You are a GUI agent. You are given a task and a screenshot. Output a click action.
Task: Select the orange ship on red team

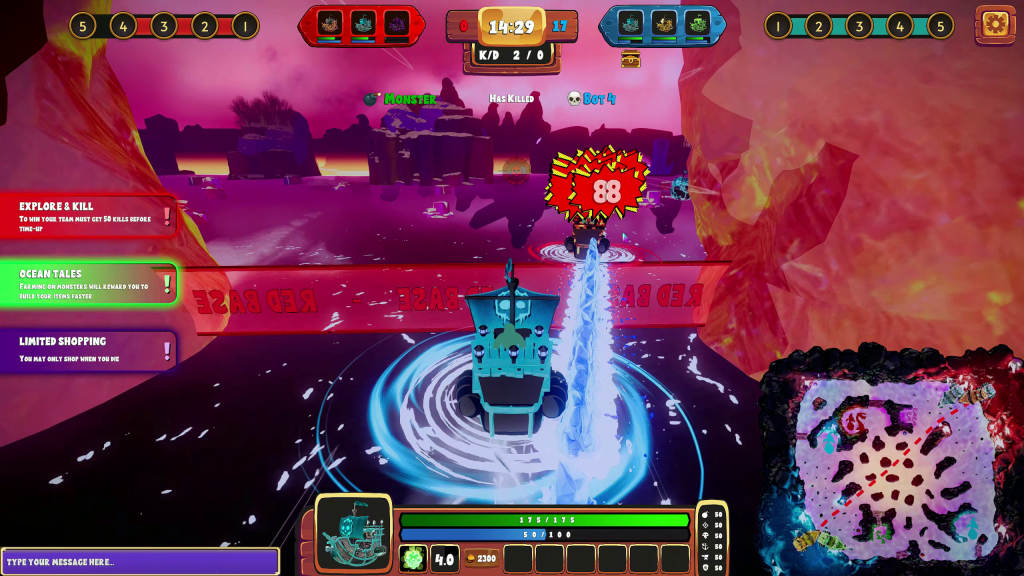331,24
